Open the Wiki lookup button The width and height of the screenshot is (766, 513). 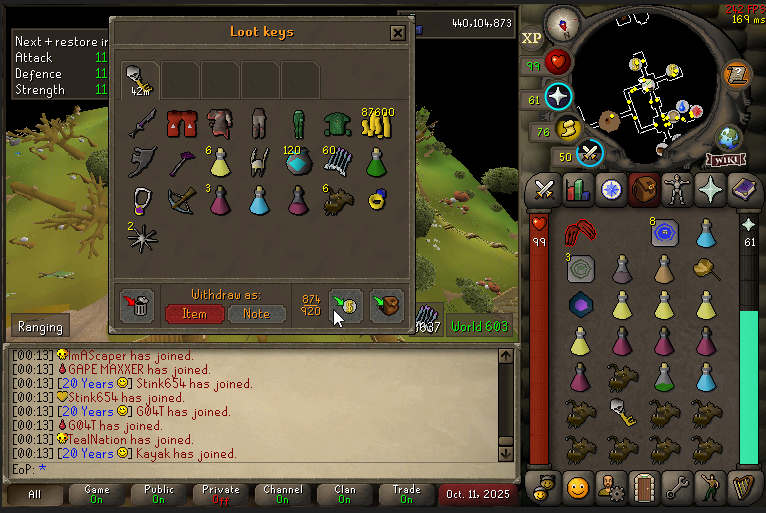click(x=727, y=159)
